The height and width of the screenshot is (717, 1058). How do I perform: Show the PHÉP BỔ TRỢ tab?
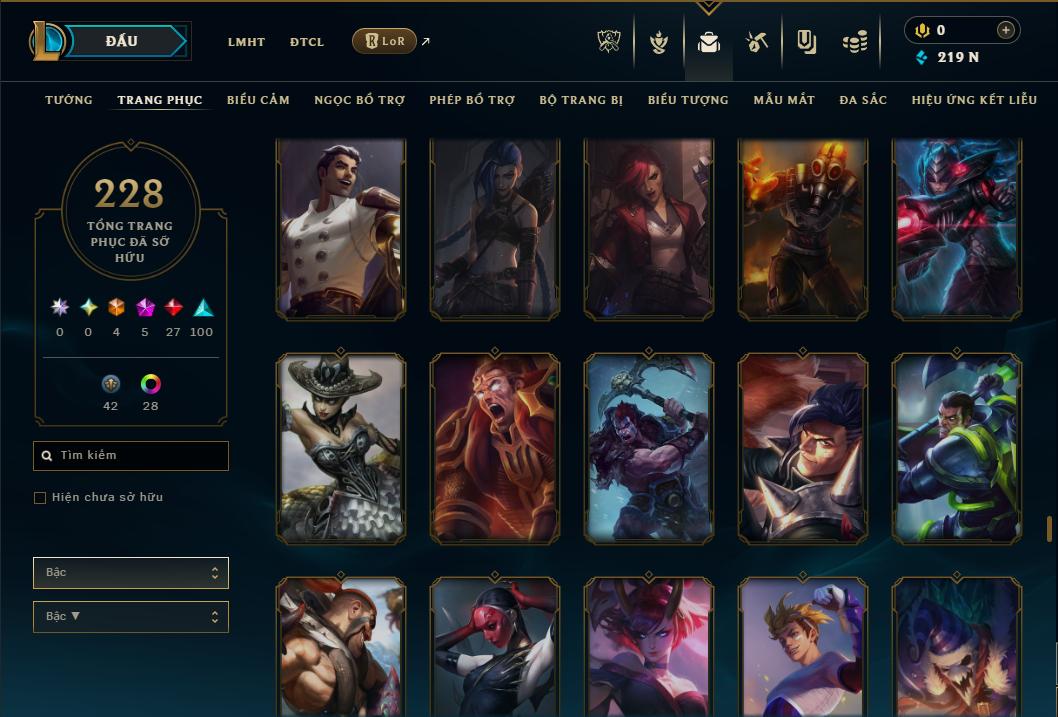pos(472,100)
